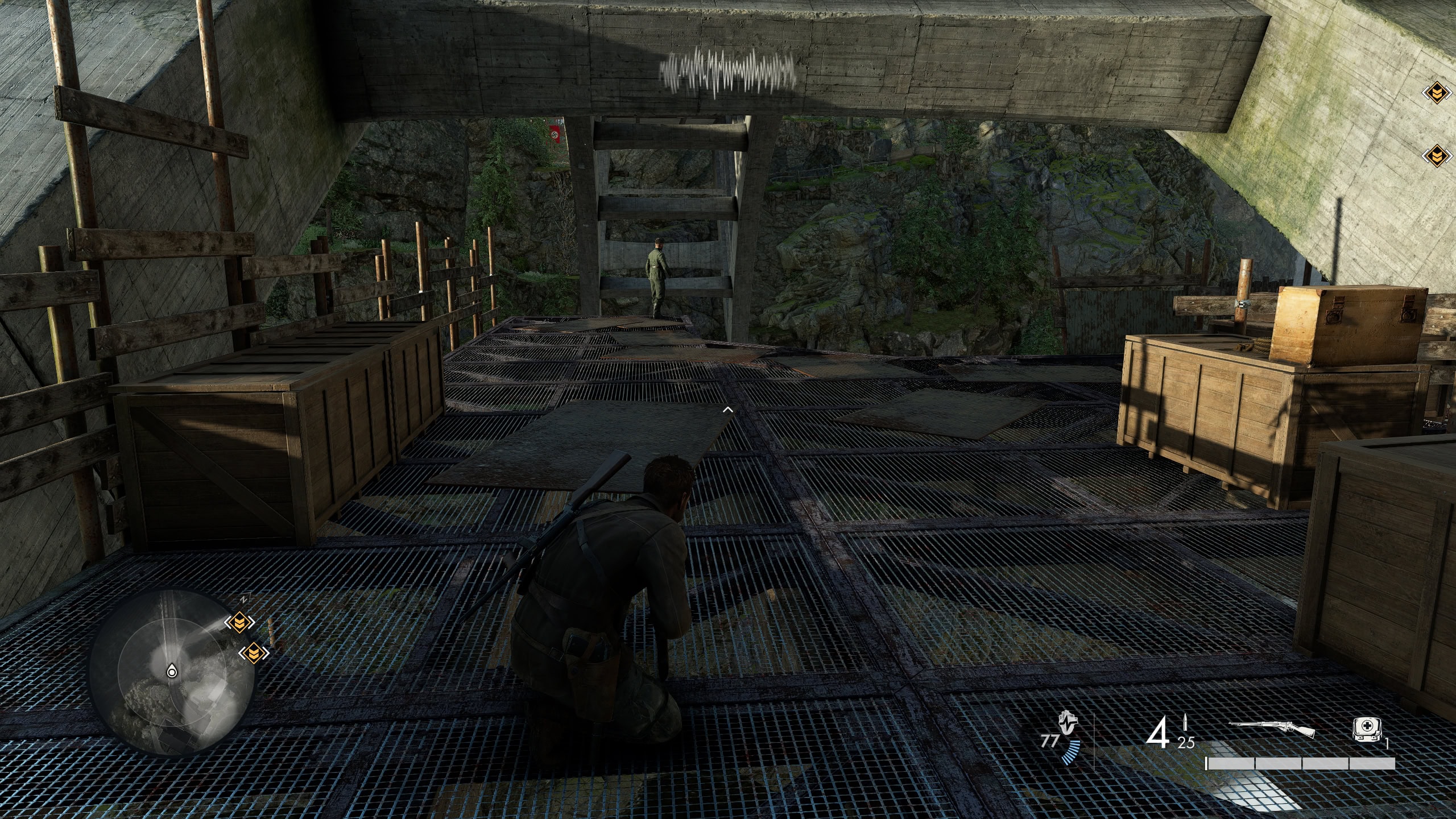This screenshot has height=819, width=1456.
Task: Click the first segment of the health bar
Action: 1230,763
